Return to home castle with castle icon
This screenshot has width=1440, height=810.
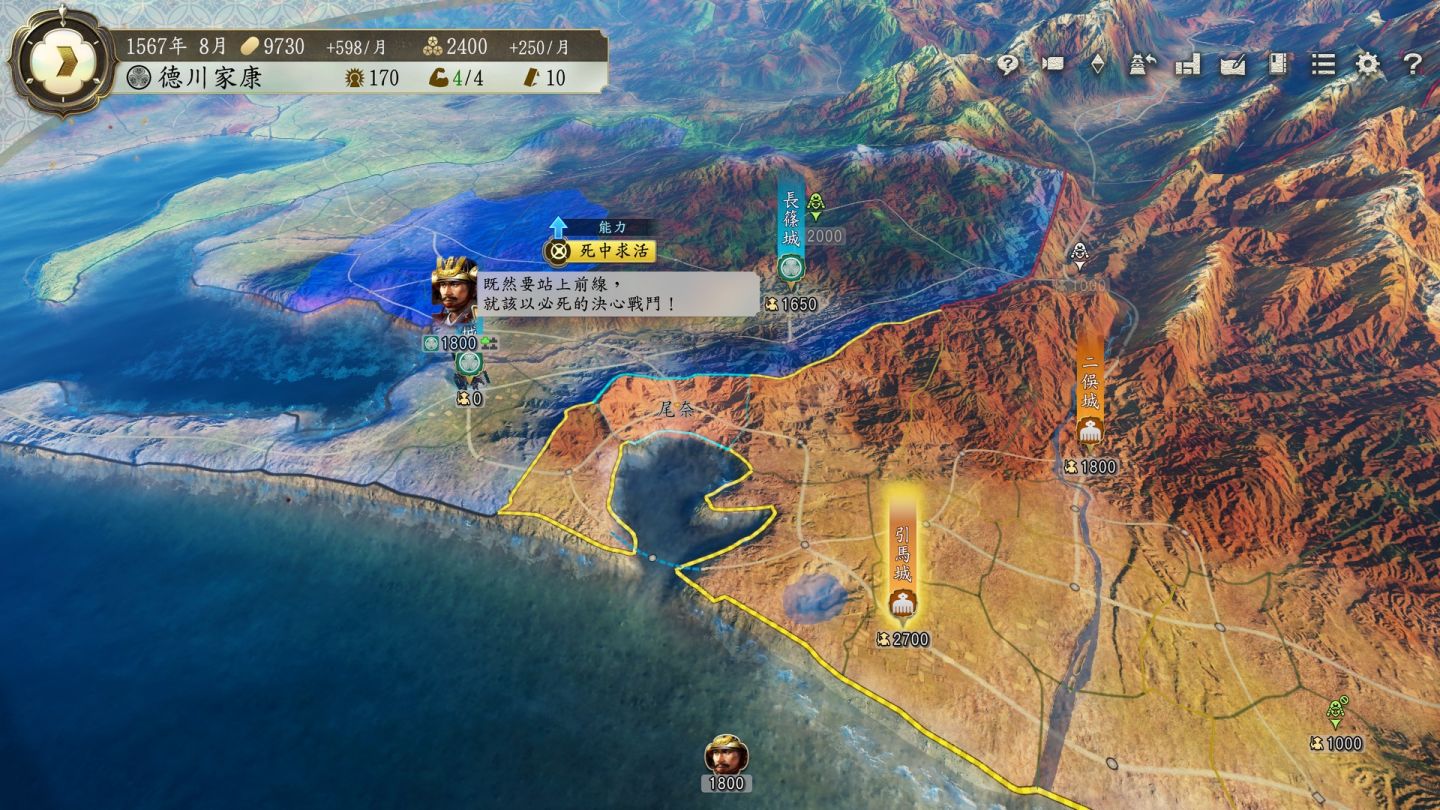[1143, 64]
